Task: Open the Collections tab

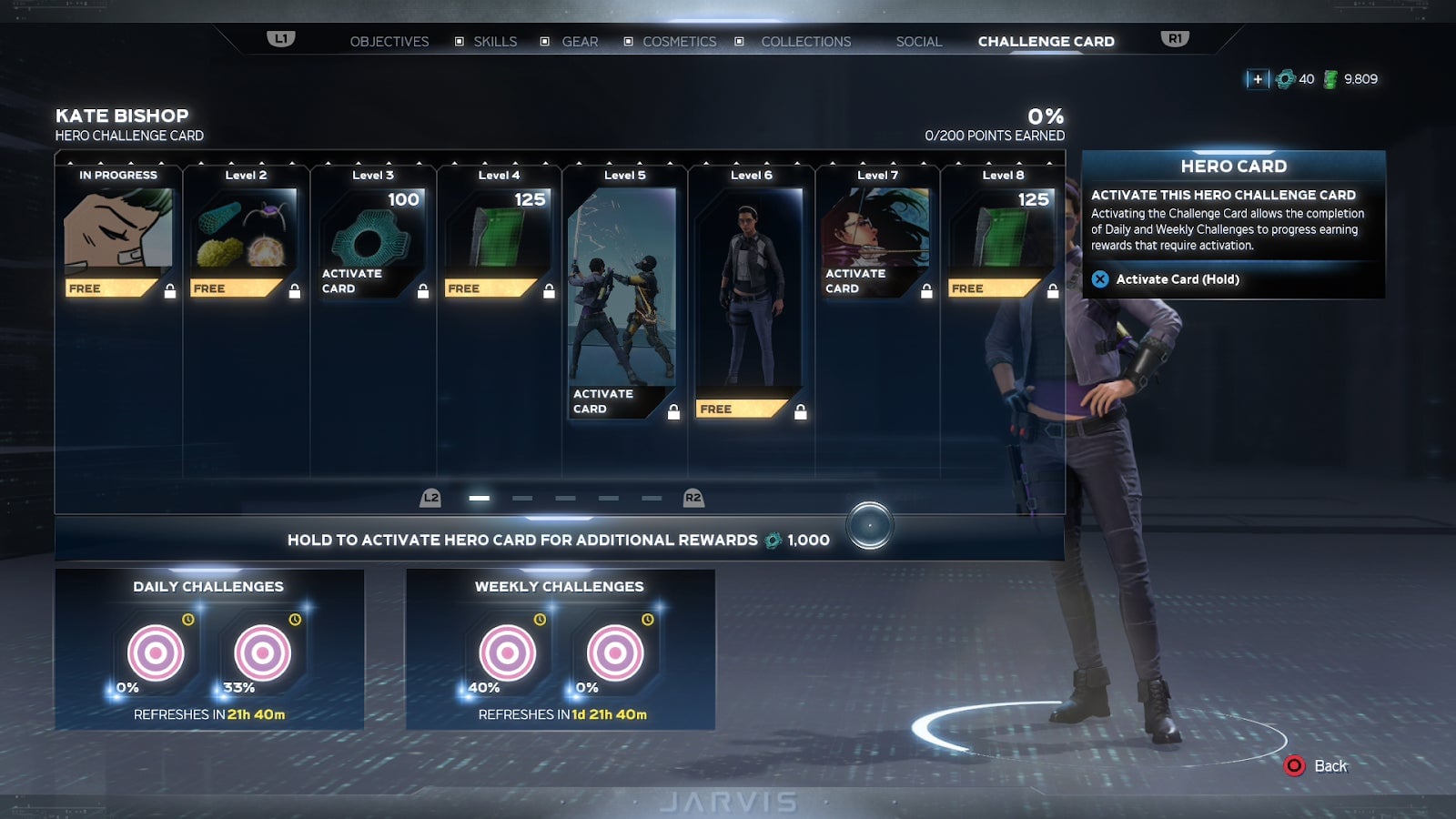Action: click(x=805, y=41)
